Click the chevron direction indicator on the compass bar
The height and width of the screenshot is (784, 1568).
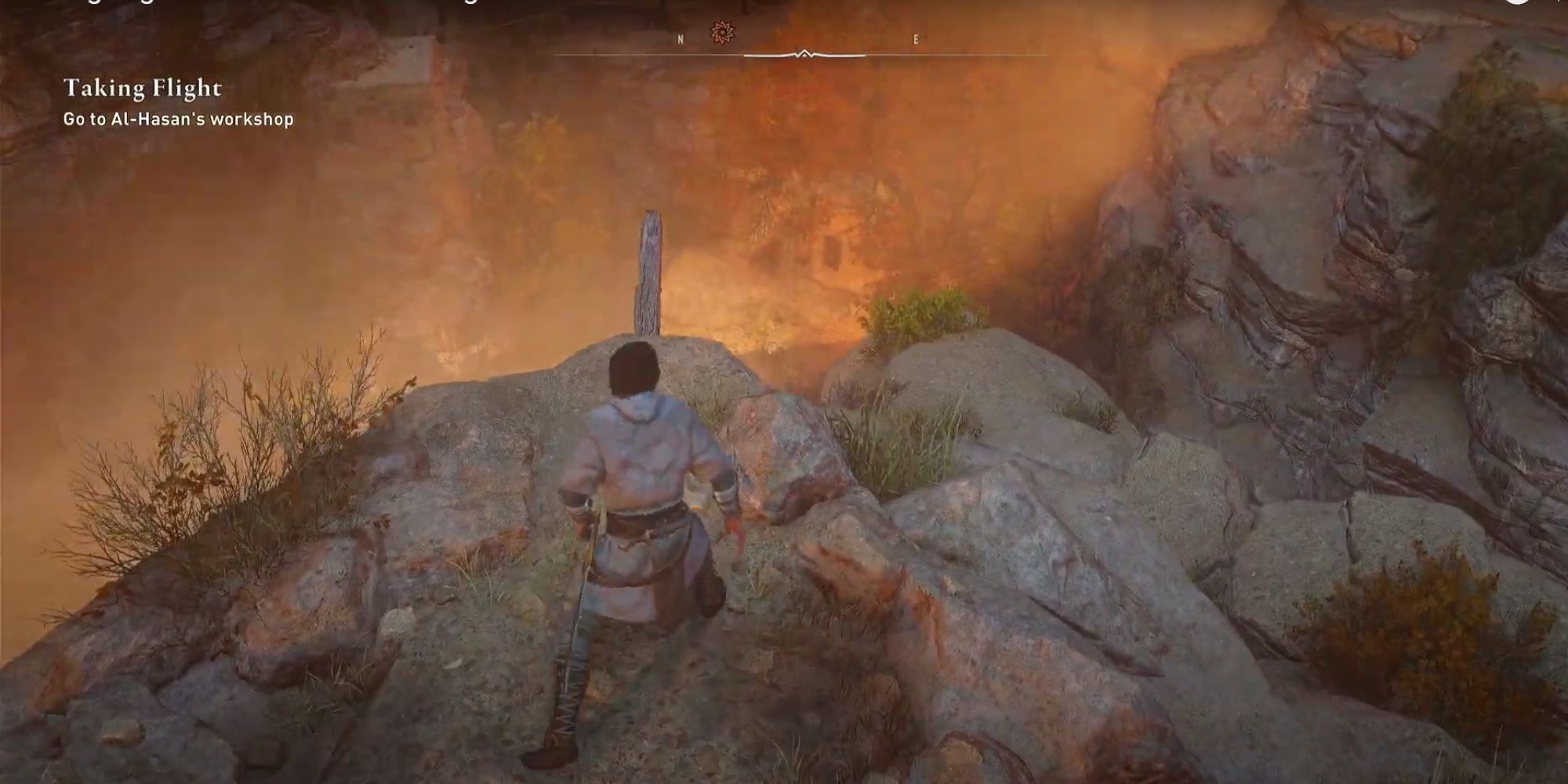(x=805, y=54)
